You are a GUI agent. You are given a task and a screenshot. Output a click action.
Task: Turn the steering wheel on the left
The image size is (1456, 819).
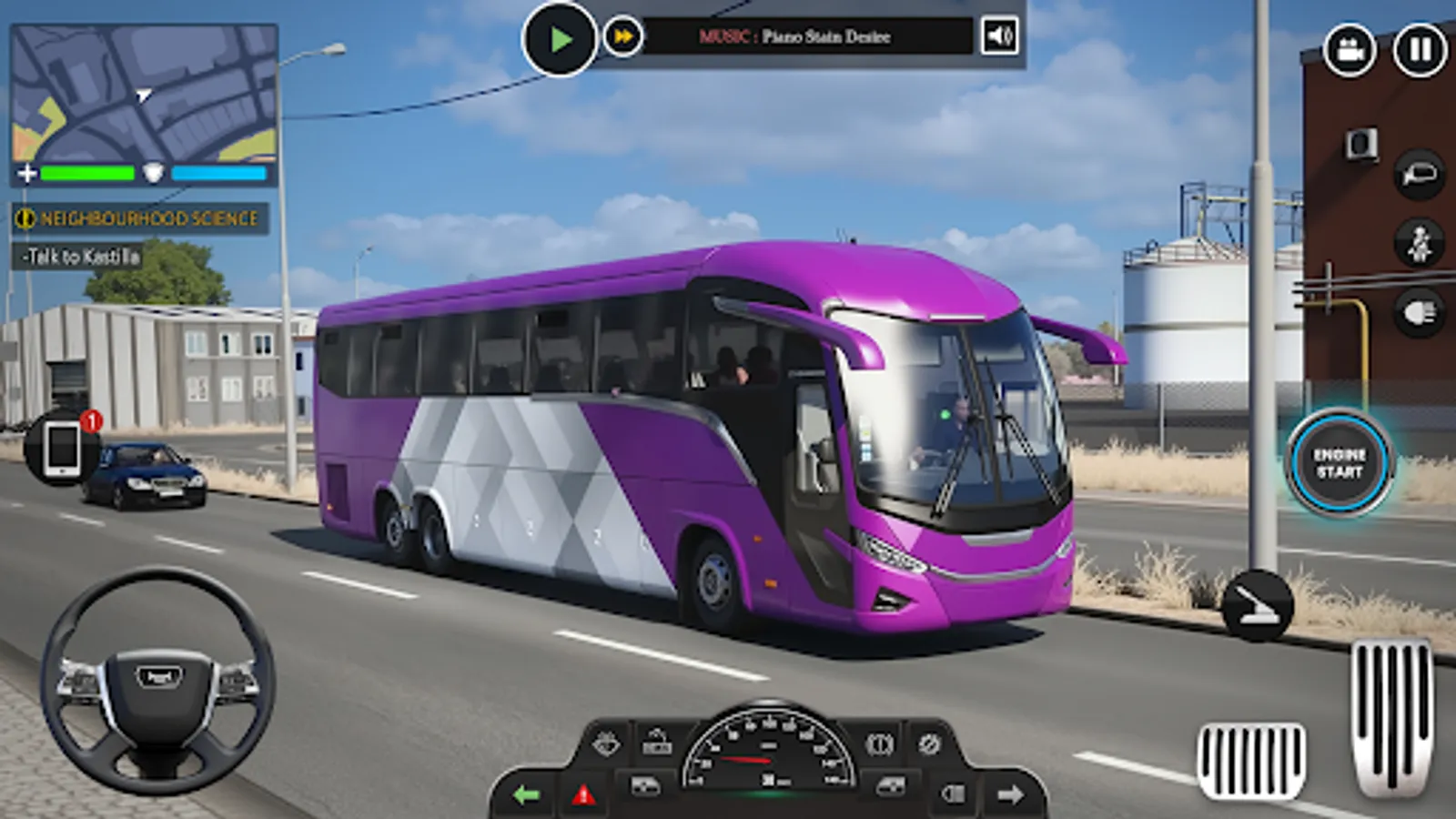[155, 678]
